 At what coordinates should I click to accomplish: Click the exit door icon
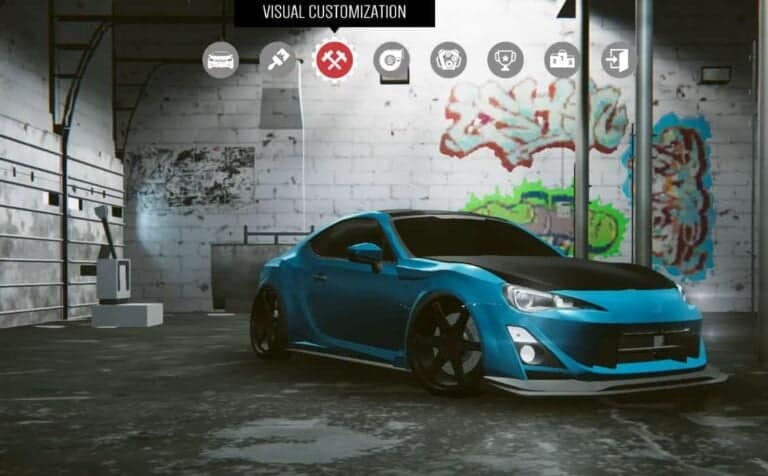point(619,60)
